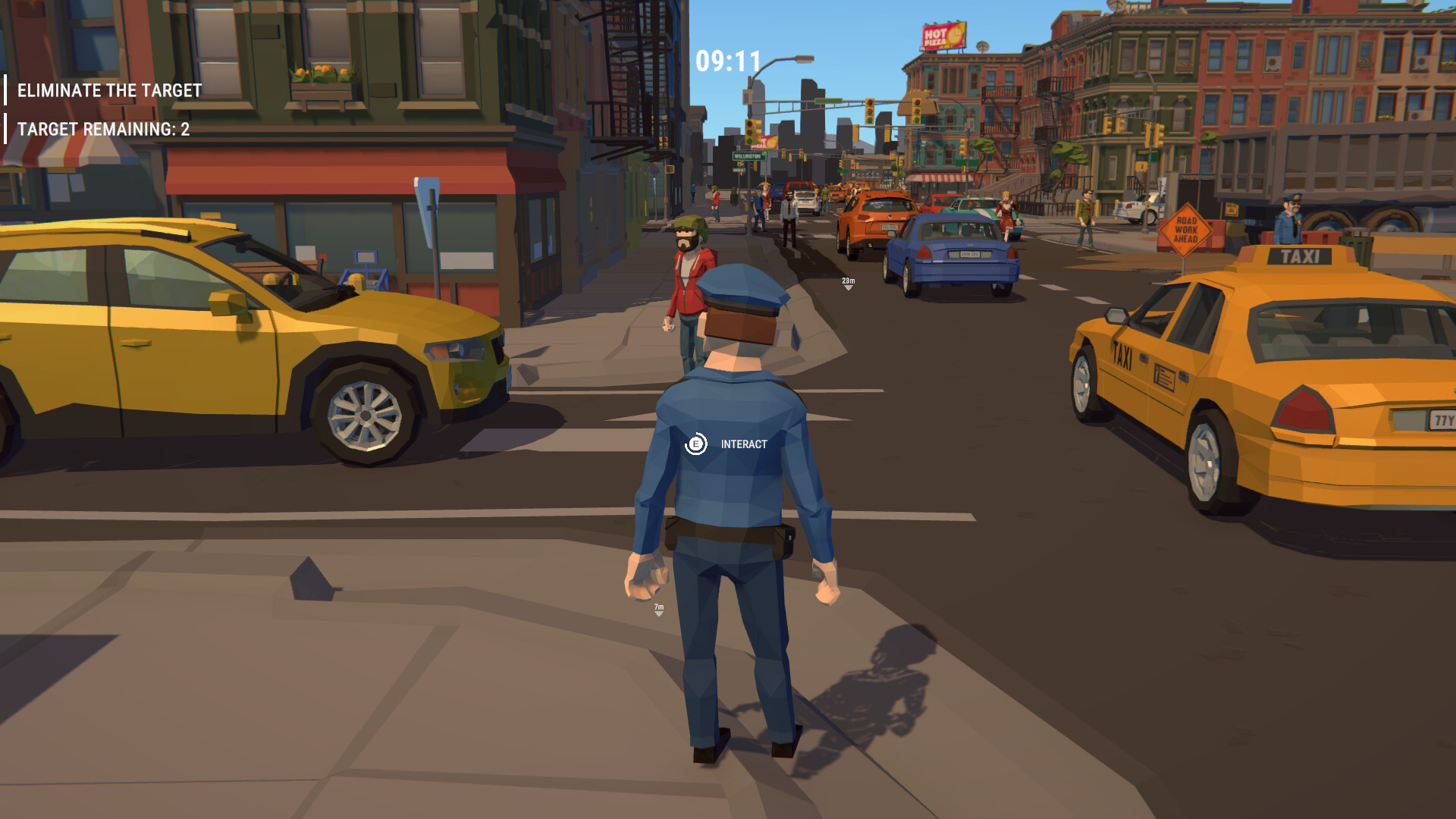Image resolution: width=1456 pixels, height=819 pixels.
Task: Select the ELIMINATE THE TARGET objective text
Action: pyautogui.click(x=108, y=89)
